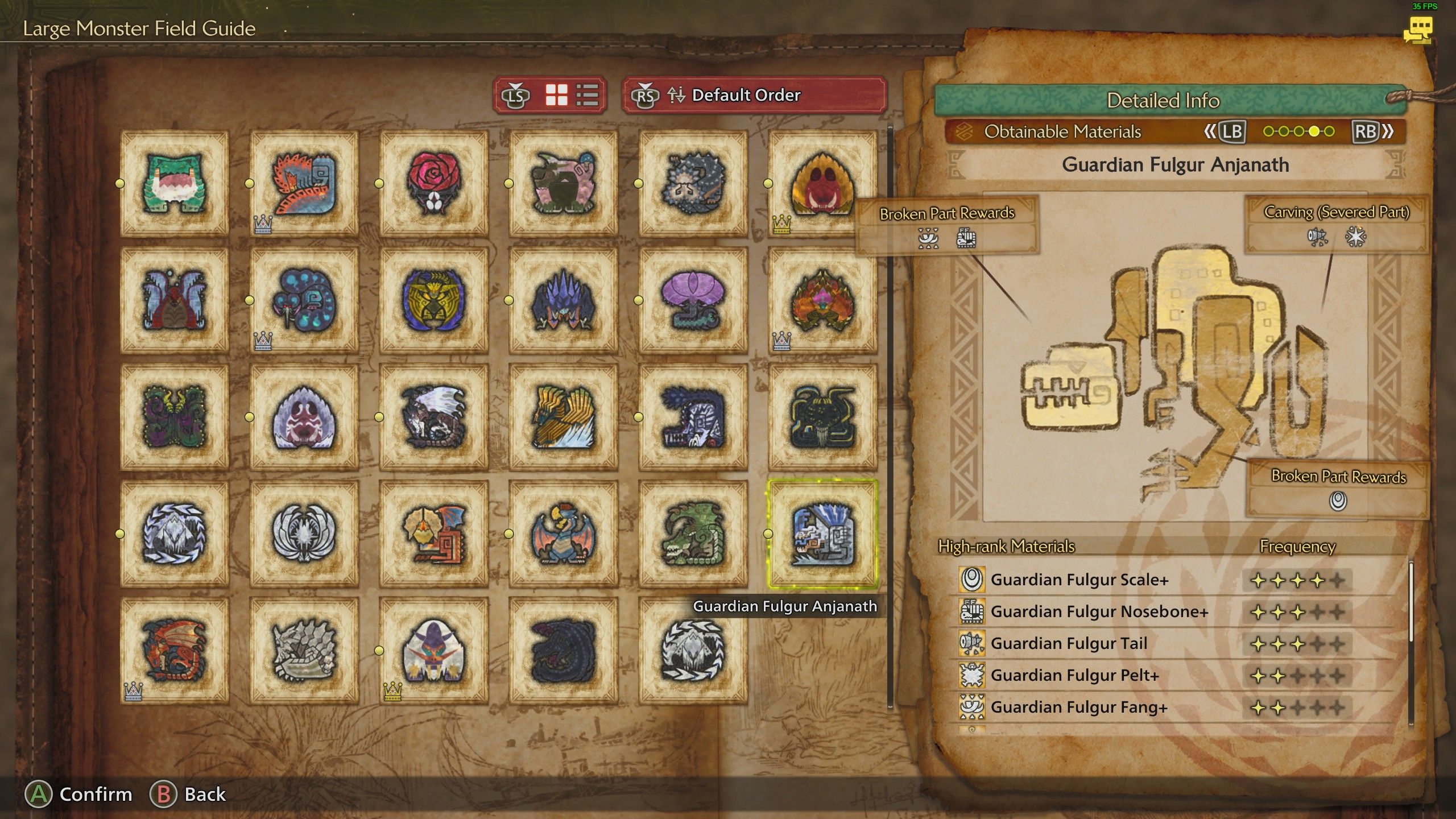Screen dimensions: 1456x819
Task: Select the blue spotted octopus monster tile
Action: click(304, 300)
